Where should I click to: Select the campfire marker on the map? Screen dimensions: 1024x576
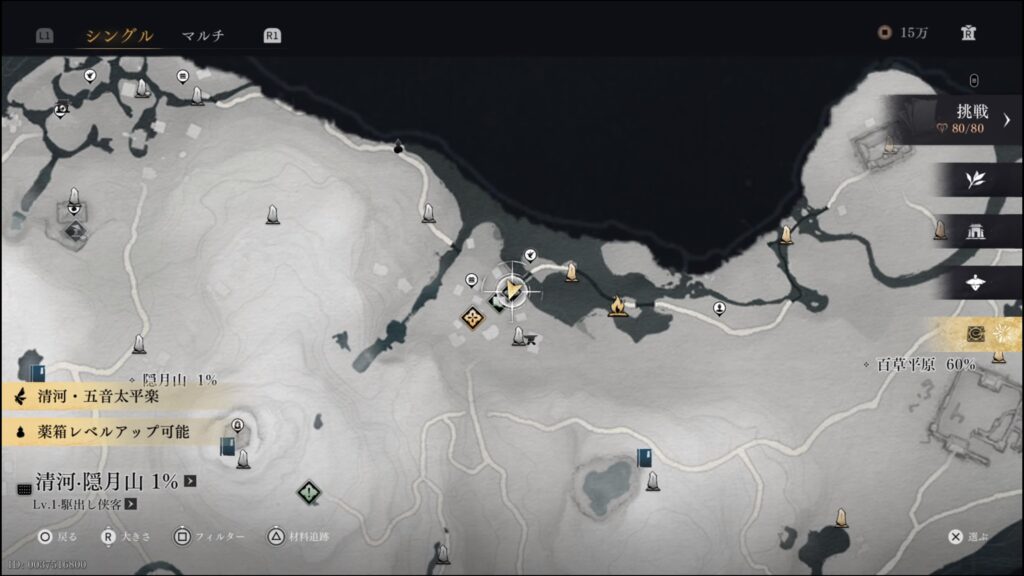click(x=618, y=305)
